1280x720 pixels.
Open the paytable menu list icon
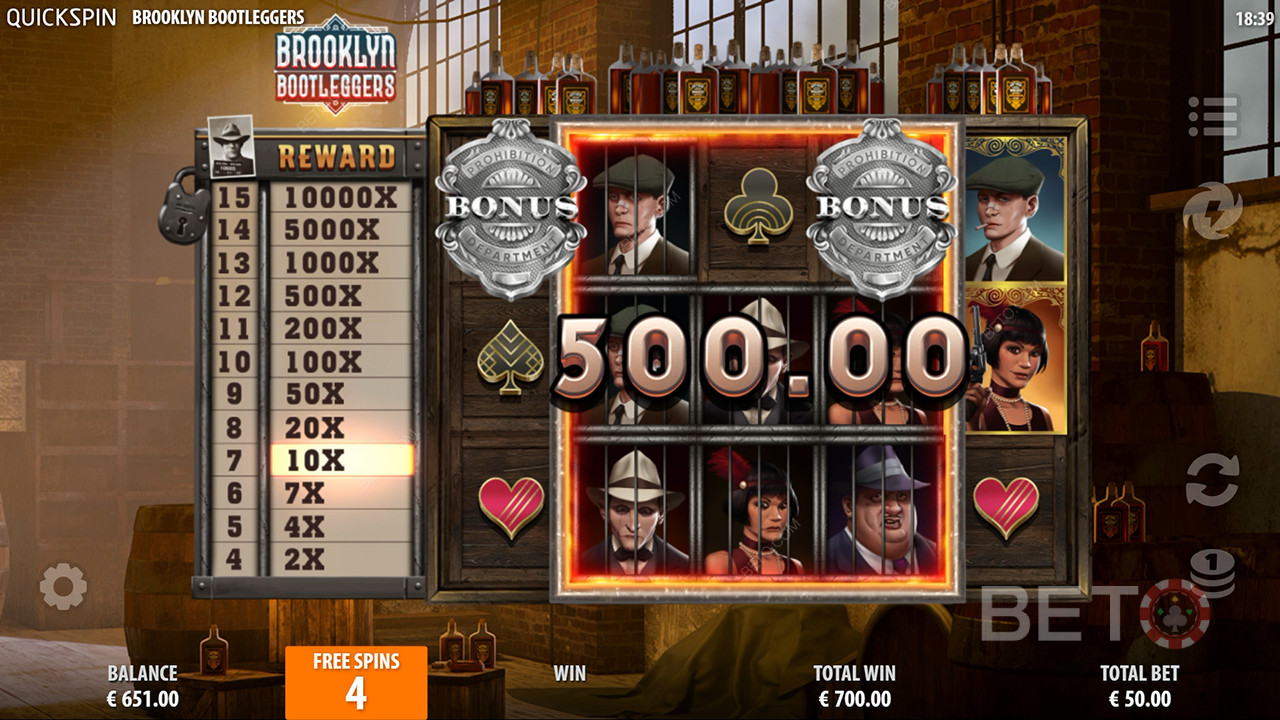[1212, 117]
